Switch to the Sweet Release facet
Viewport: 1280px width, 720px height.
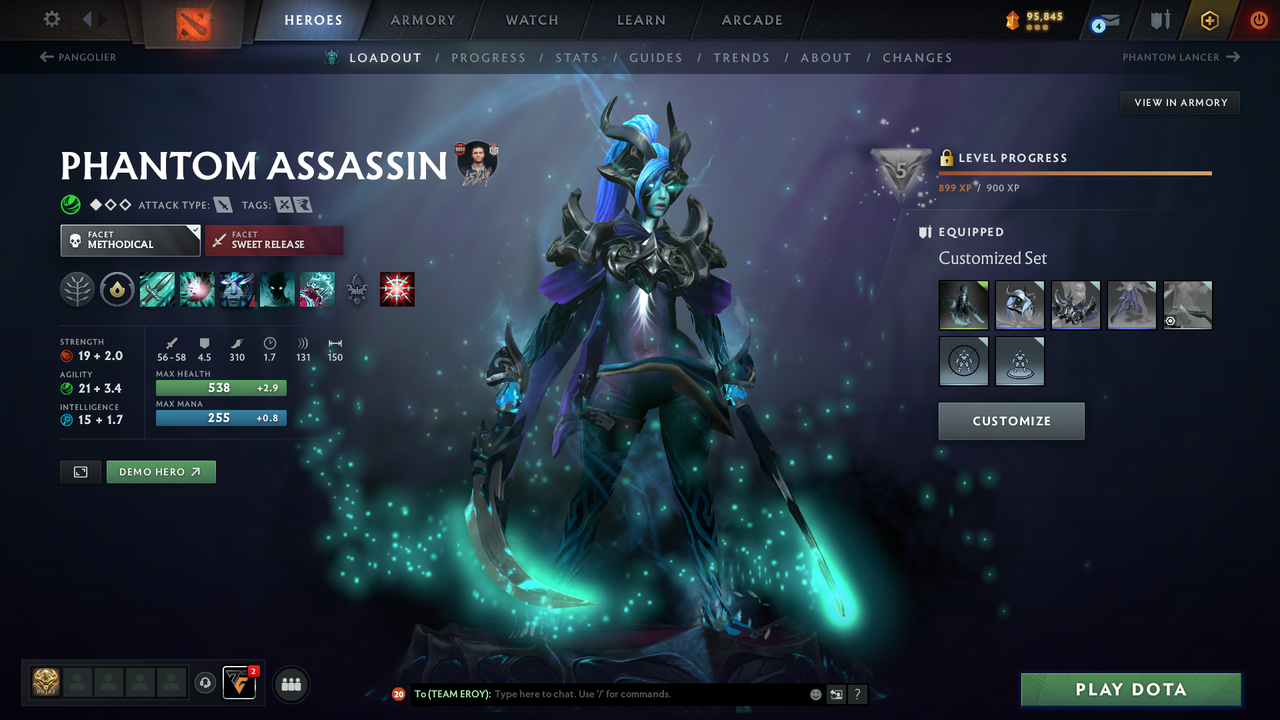tap(274, 240)
